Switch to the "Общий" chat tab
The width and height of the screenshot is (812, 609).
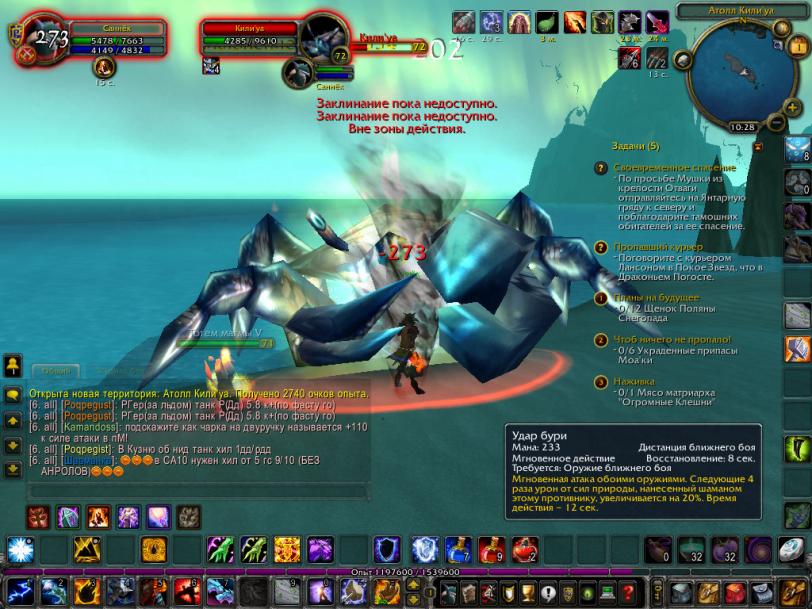[56, 372]
